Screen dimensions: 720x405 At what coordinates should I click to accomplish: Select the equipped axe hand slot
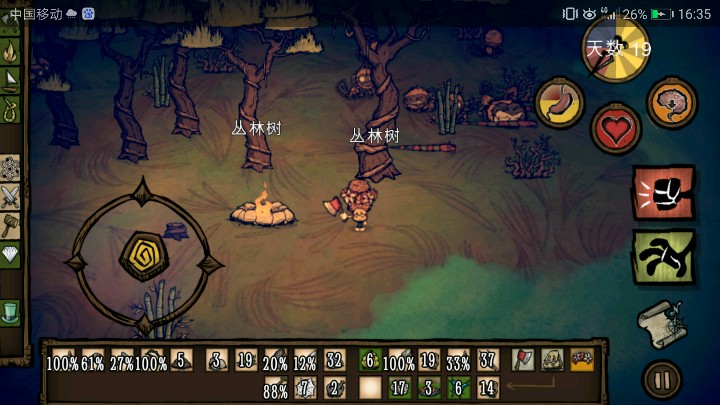pyautogui.click(x=522, y=358)
